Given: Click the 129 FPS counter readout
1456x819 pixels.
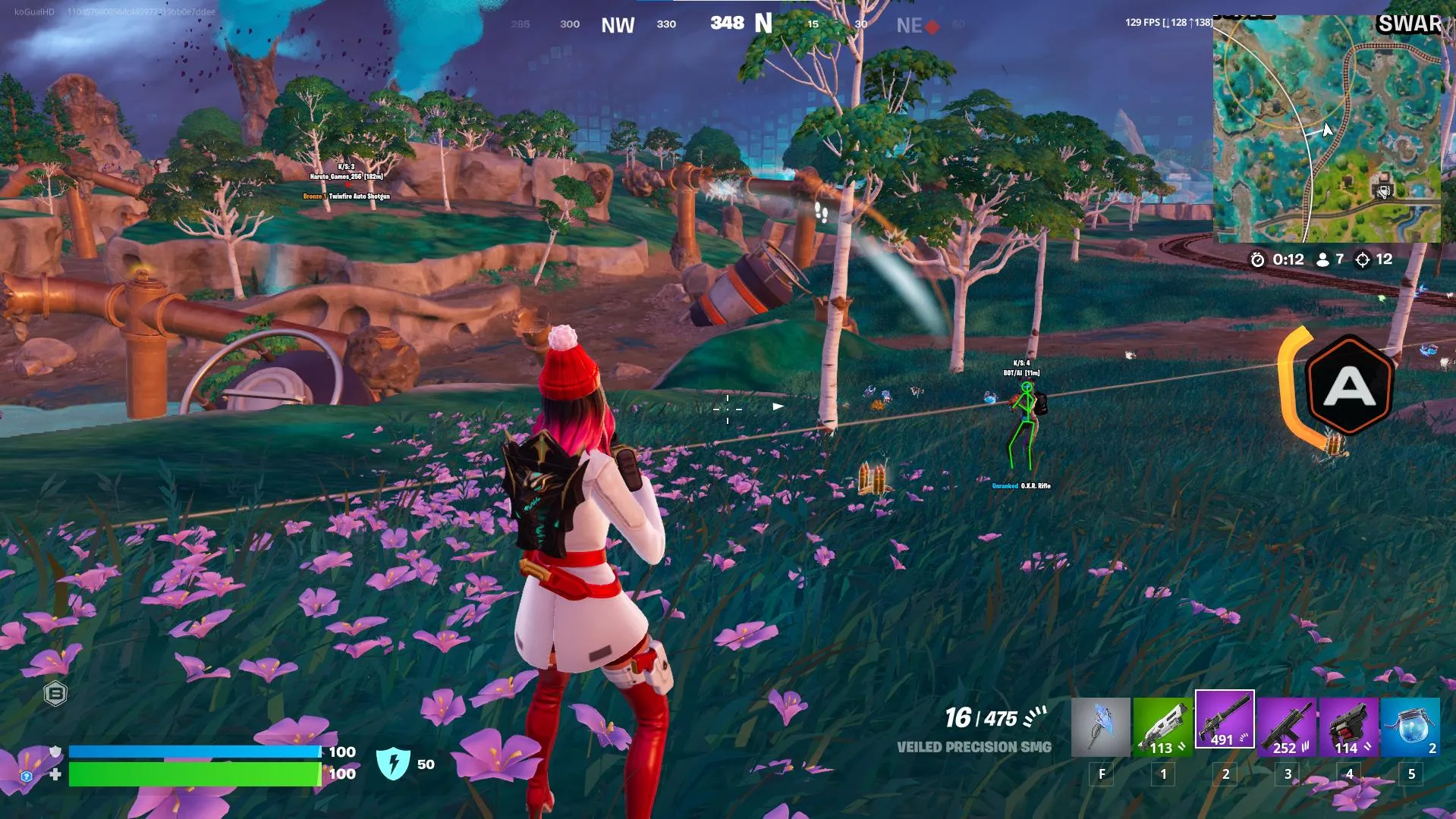Looking at the screenshot, I should click(1142, 22).
